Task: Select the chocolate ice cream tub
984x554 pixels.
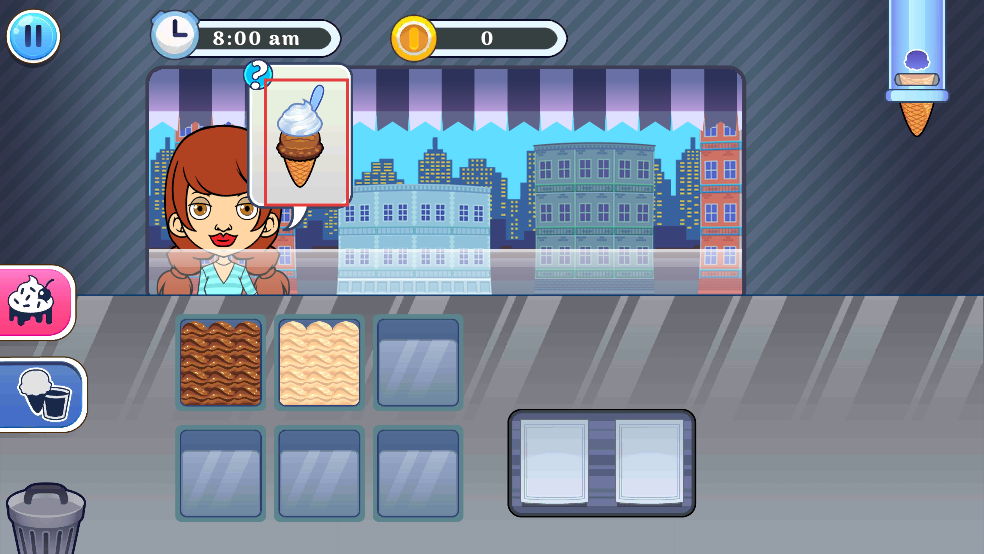Action: coord(220,363)
